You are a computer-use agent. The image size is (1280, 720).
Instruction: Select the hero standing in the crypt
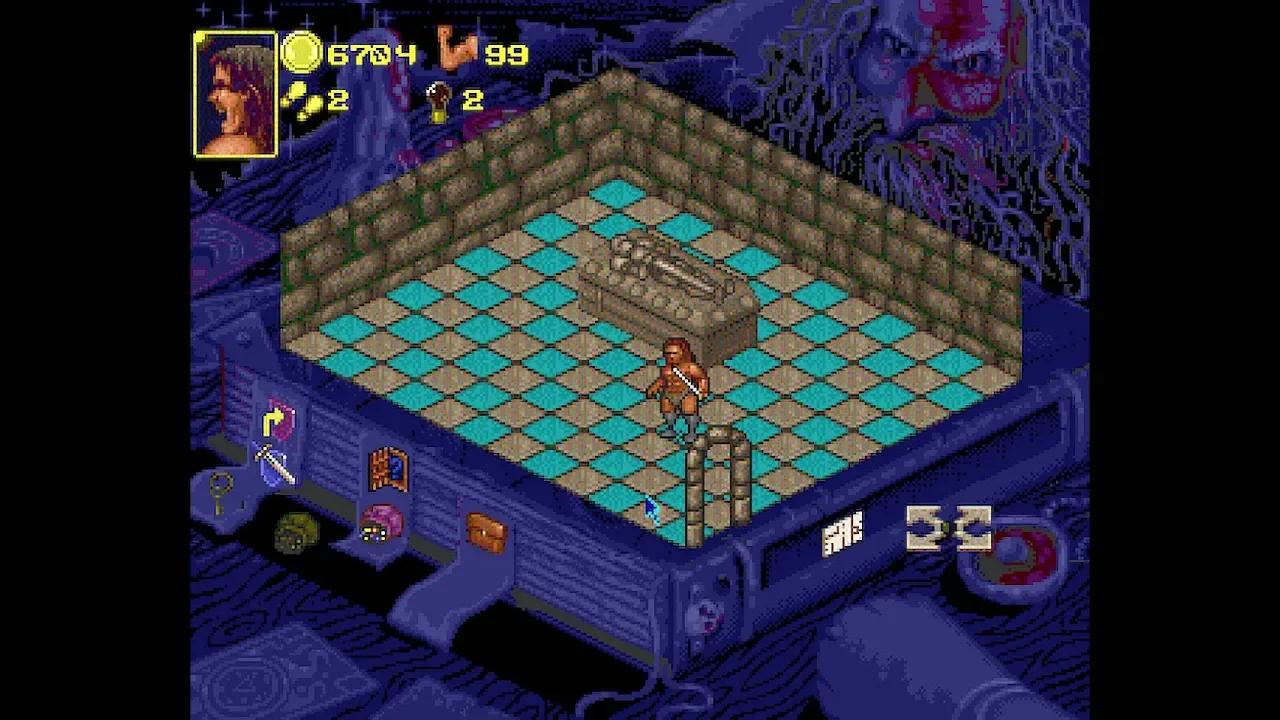(x=682, y=383)
